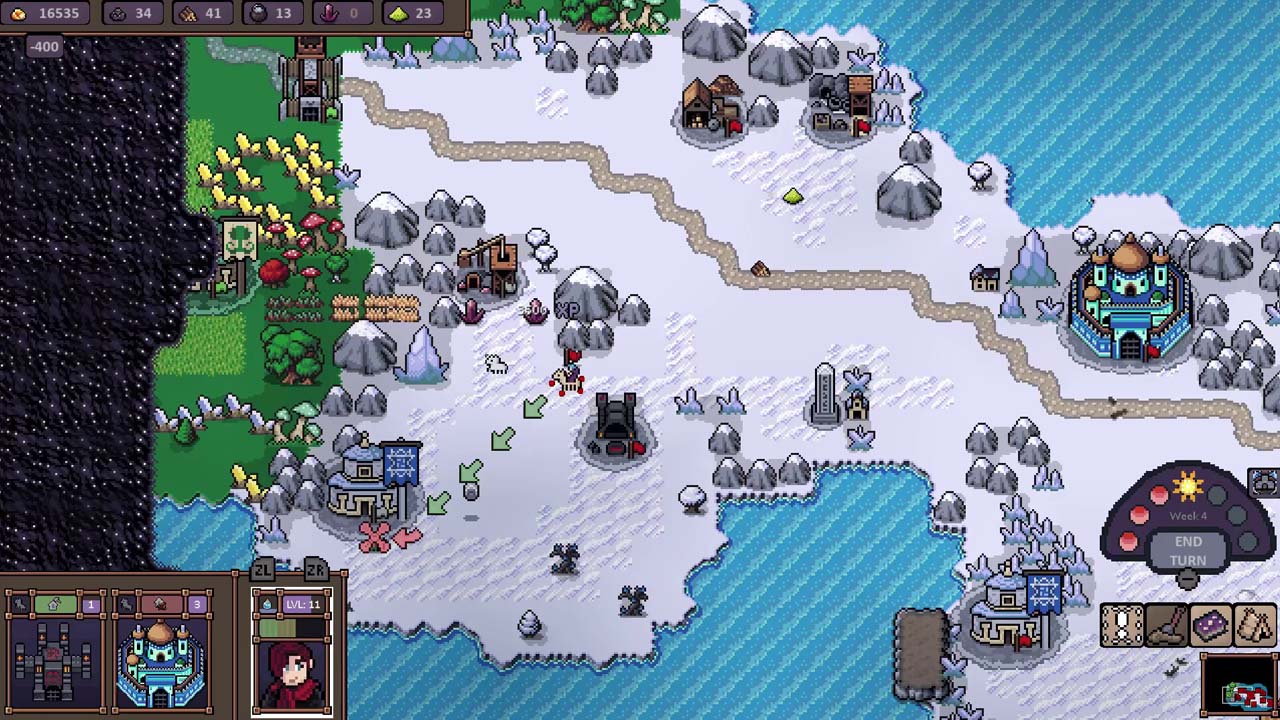The width and height of the screenshot is (1280, 720).
Task: Click the Week 4 label on the dial
Action: click(x=1188, y=516)
